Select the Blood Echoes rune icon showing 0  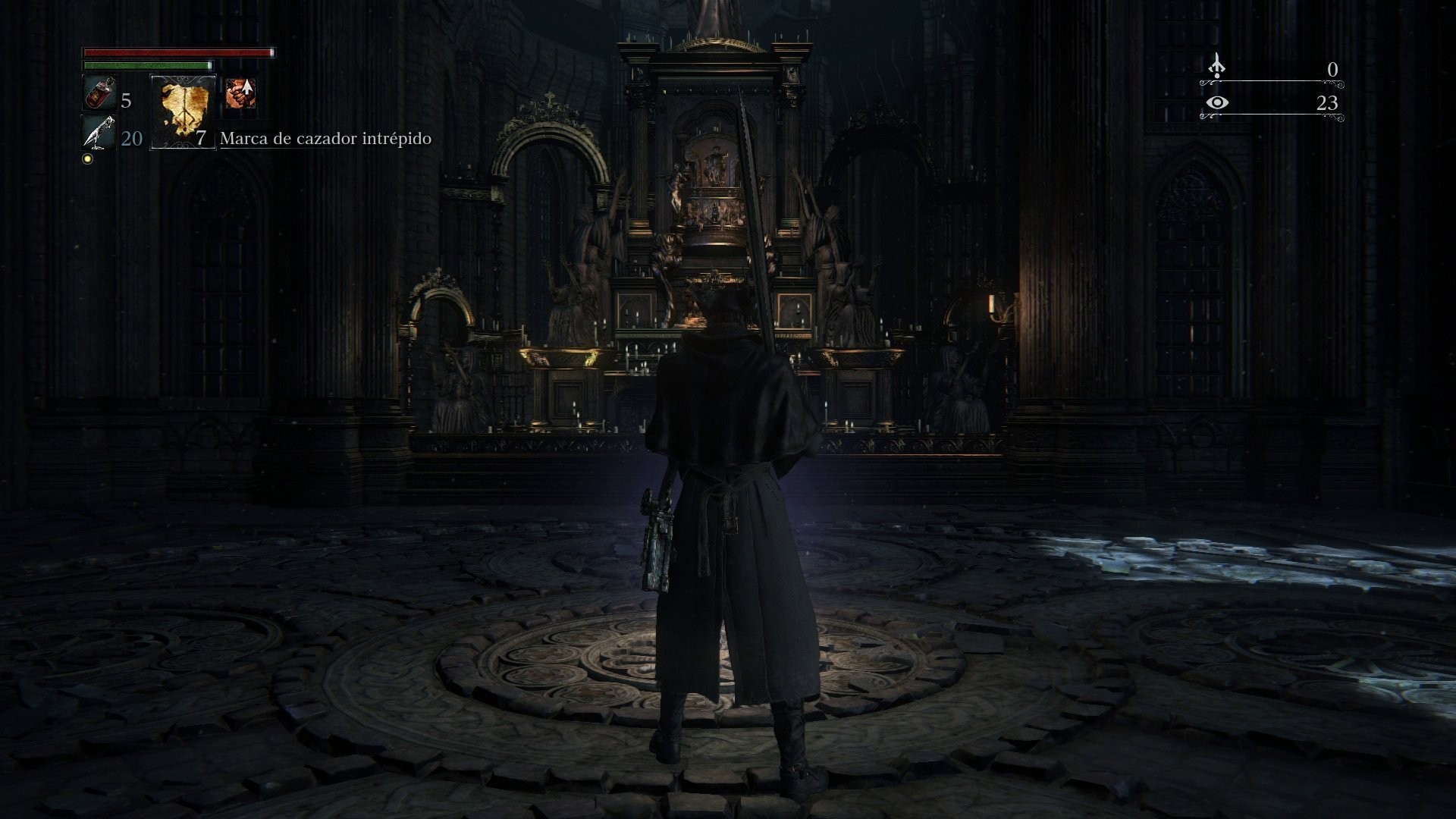click(1216, 66)
